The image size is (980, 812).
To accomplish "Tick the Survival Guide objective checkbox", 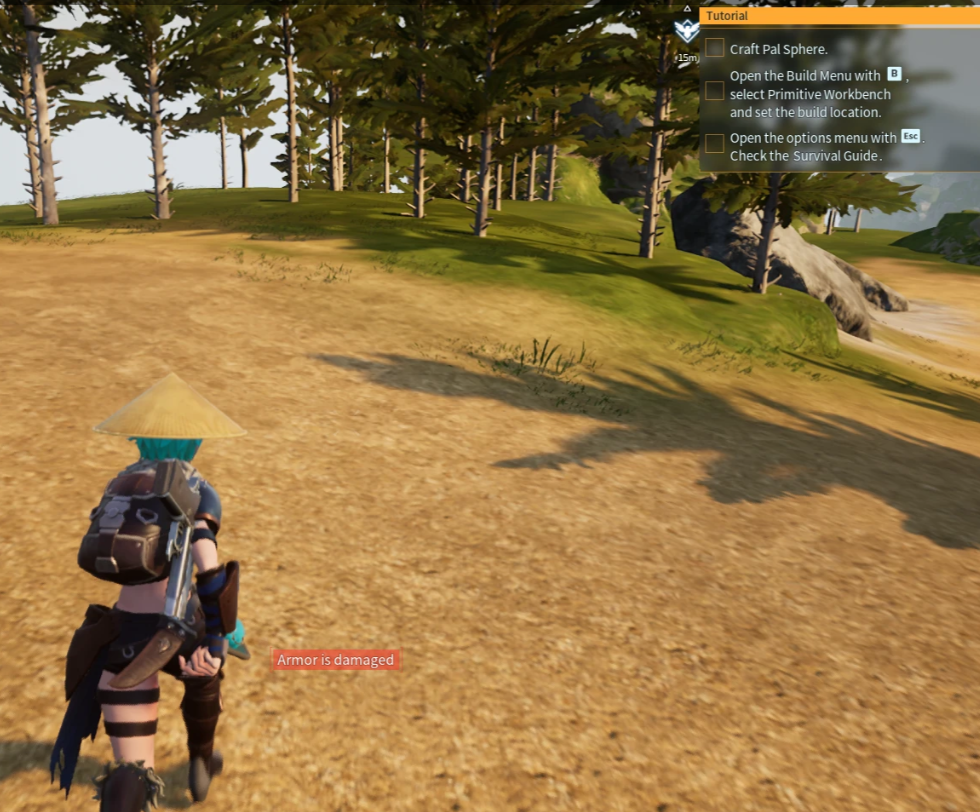I will tap(715, 143).
